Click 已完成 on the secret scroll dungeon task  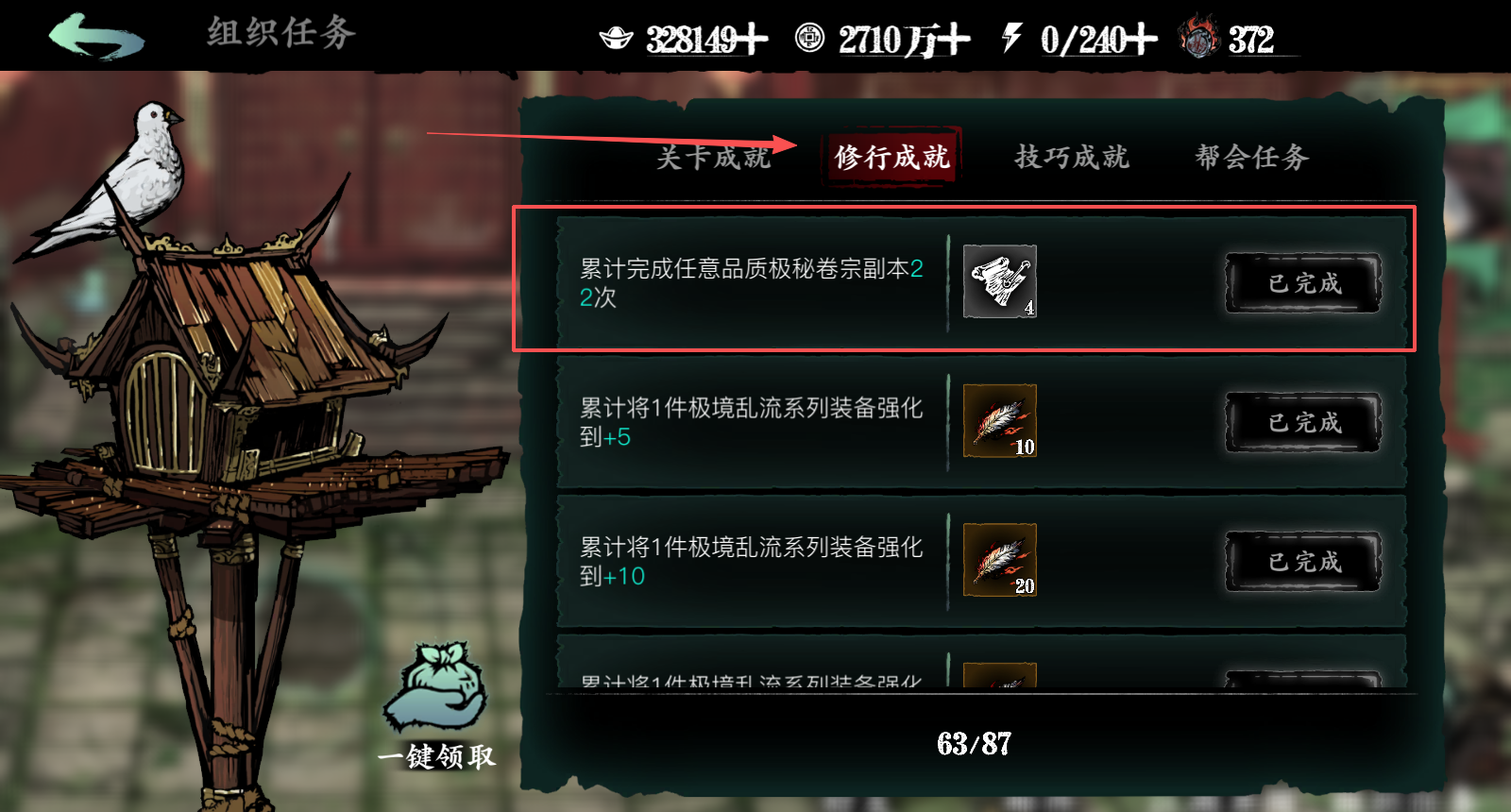(1301, 282)
